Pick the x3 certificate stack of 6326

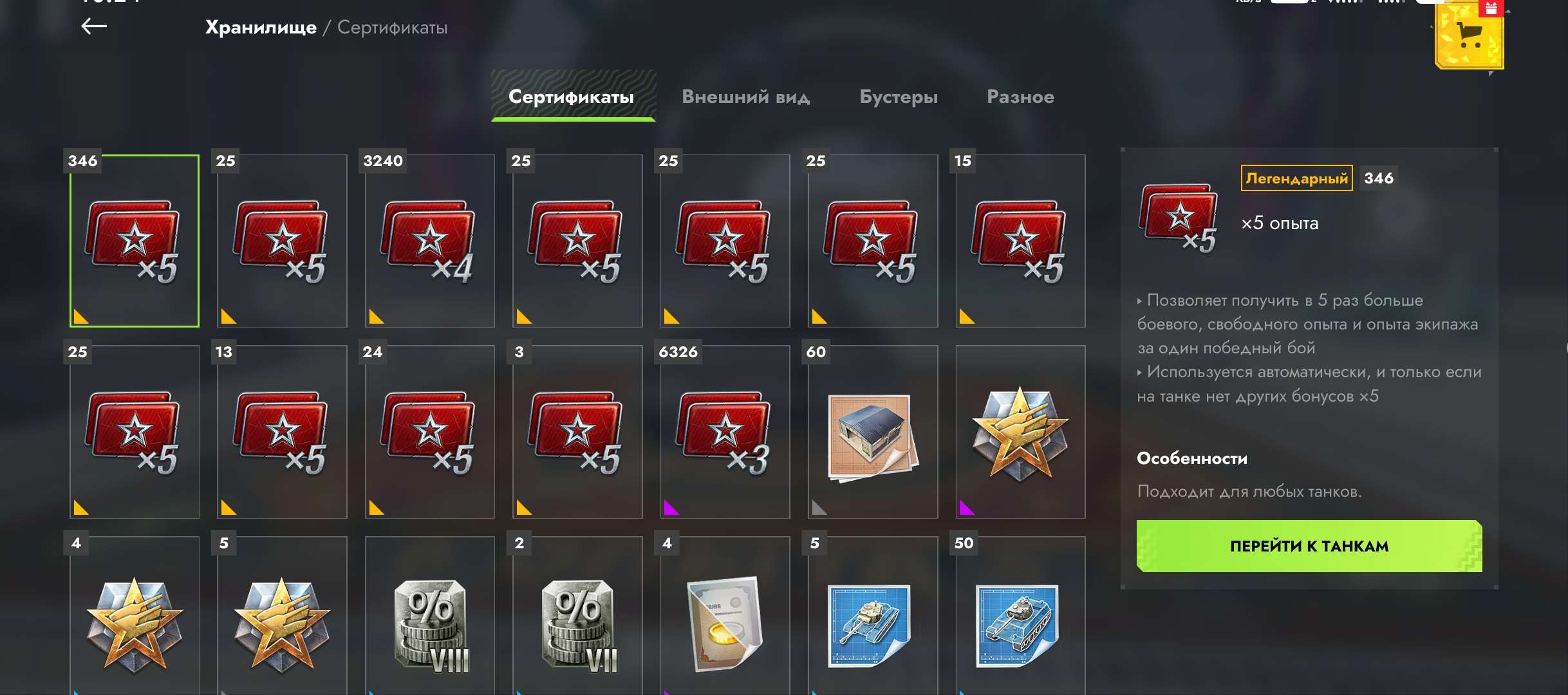coord(725,432)
